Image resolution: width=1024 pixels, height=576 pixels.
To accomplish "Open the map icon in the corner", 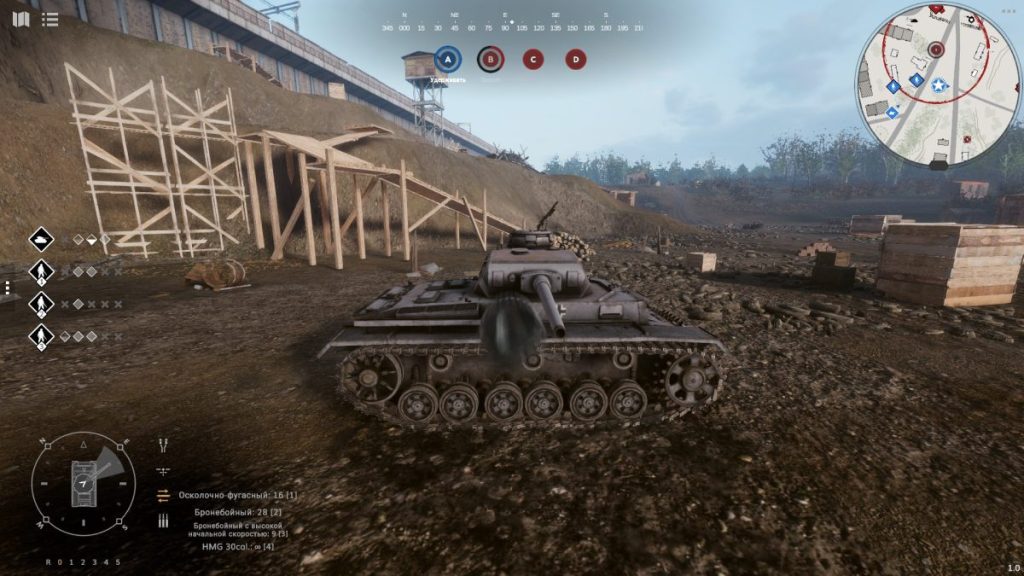I will click(x=20, y=19).
